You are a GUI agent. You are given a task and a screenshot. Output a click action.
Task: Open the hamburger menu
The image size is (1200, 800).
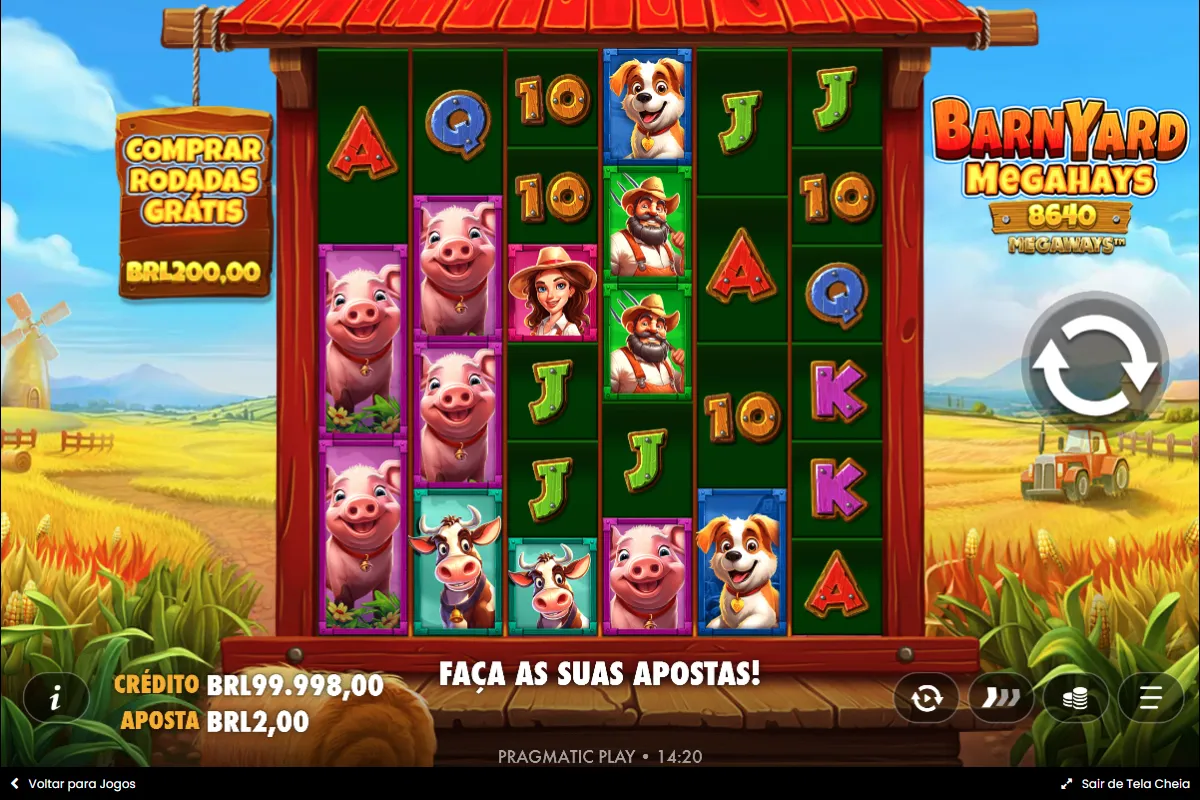pos(1150,698)
